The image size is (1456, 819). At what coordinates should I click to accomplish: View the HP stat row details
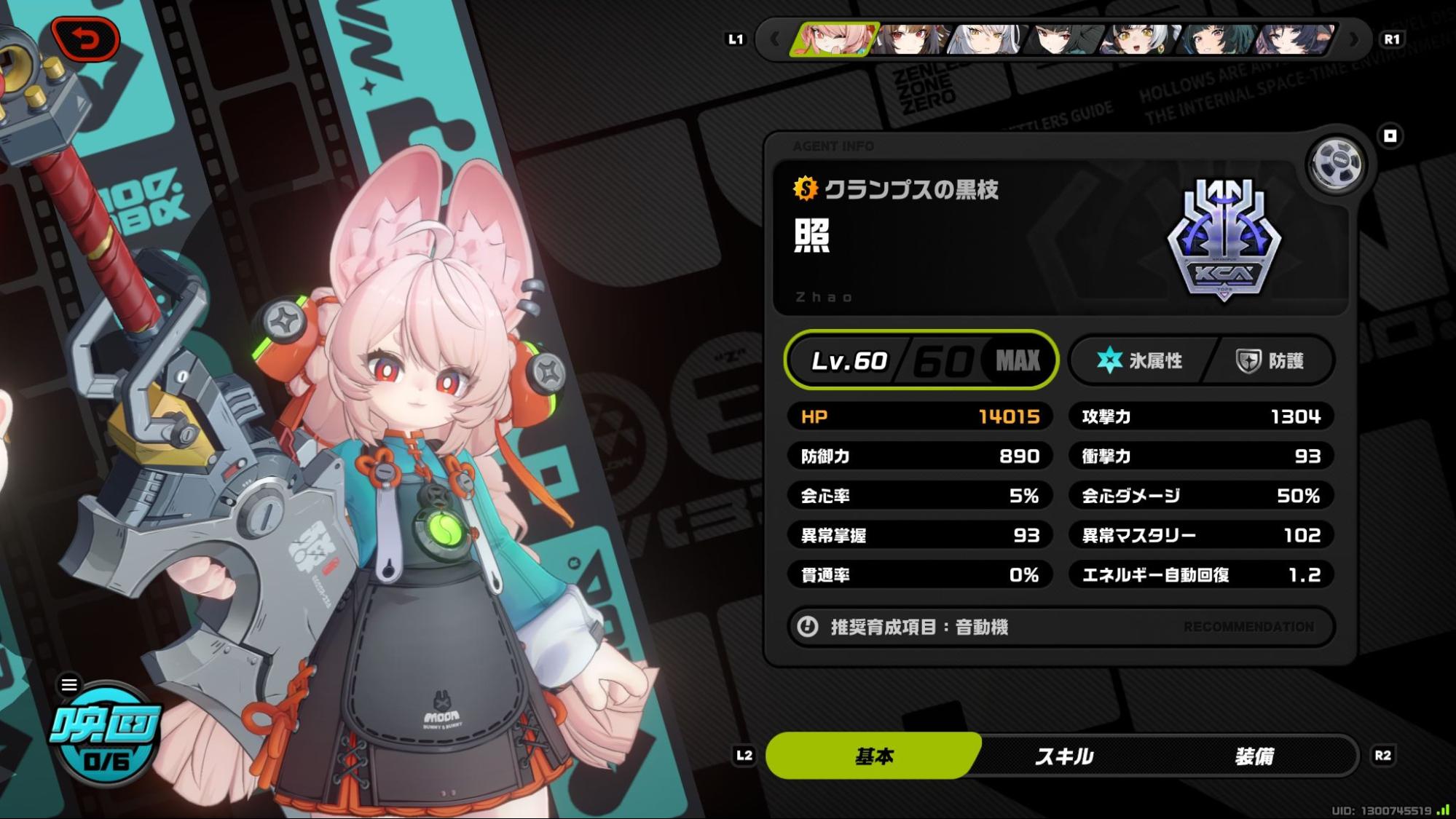tap(920, 416)
